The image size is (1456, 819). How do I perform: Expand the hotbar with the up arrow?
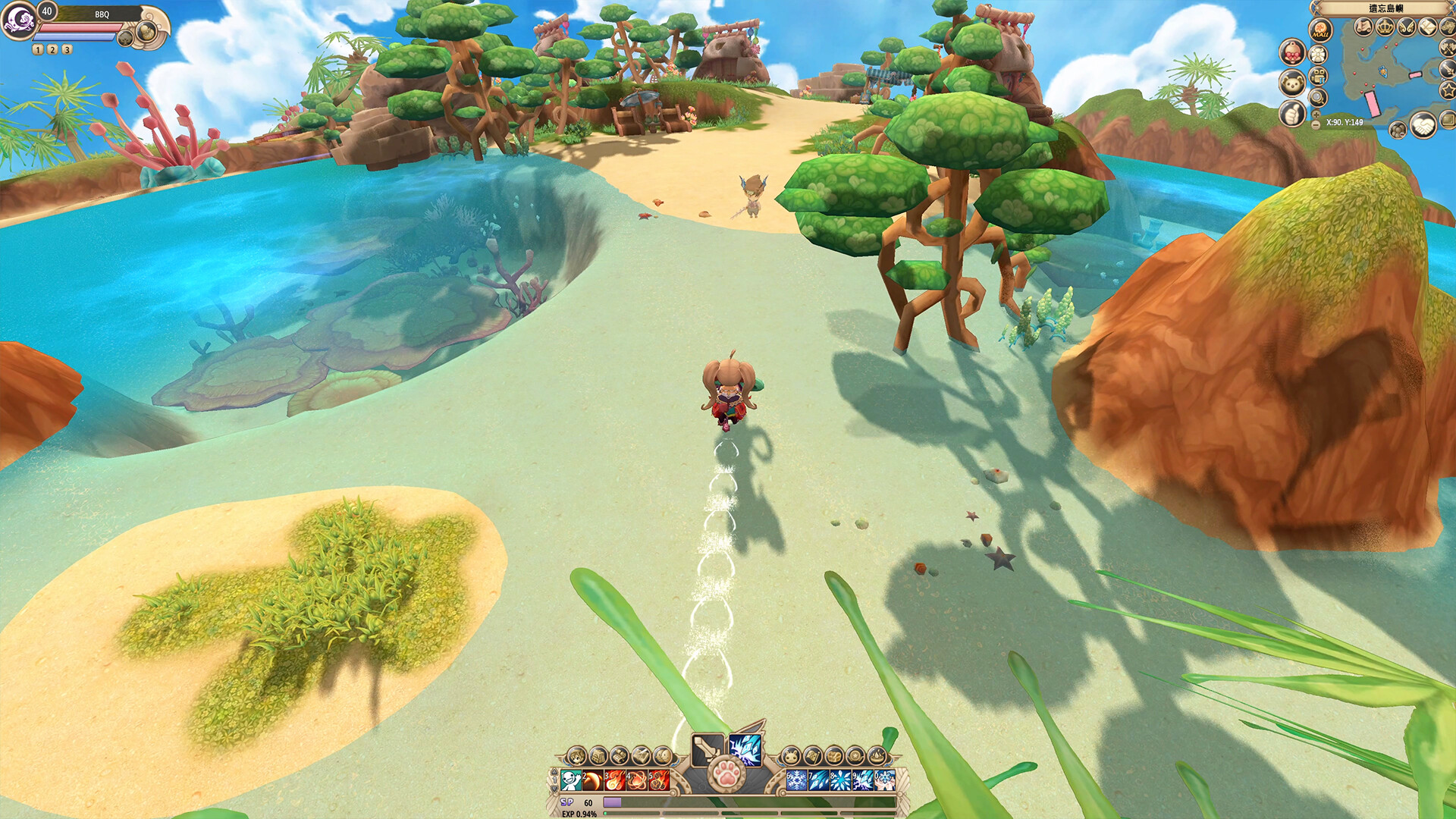554,772
